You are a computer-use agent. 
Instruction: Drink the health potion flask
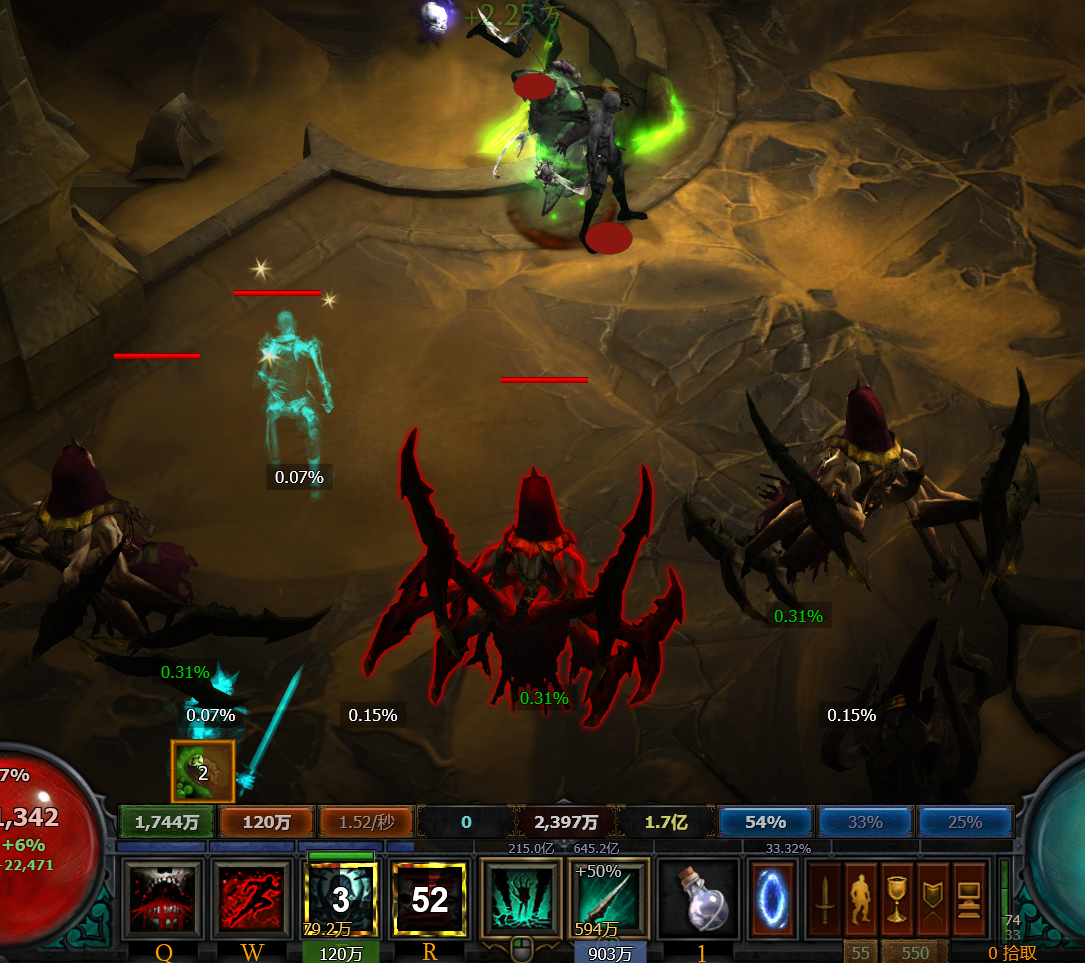pos(699,899)
